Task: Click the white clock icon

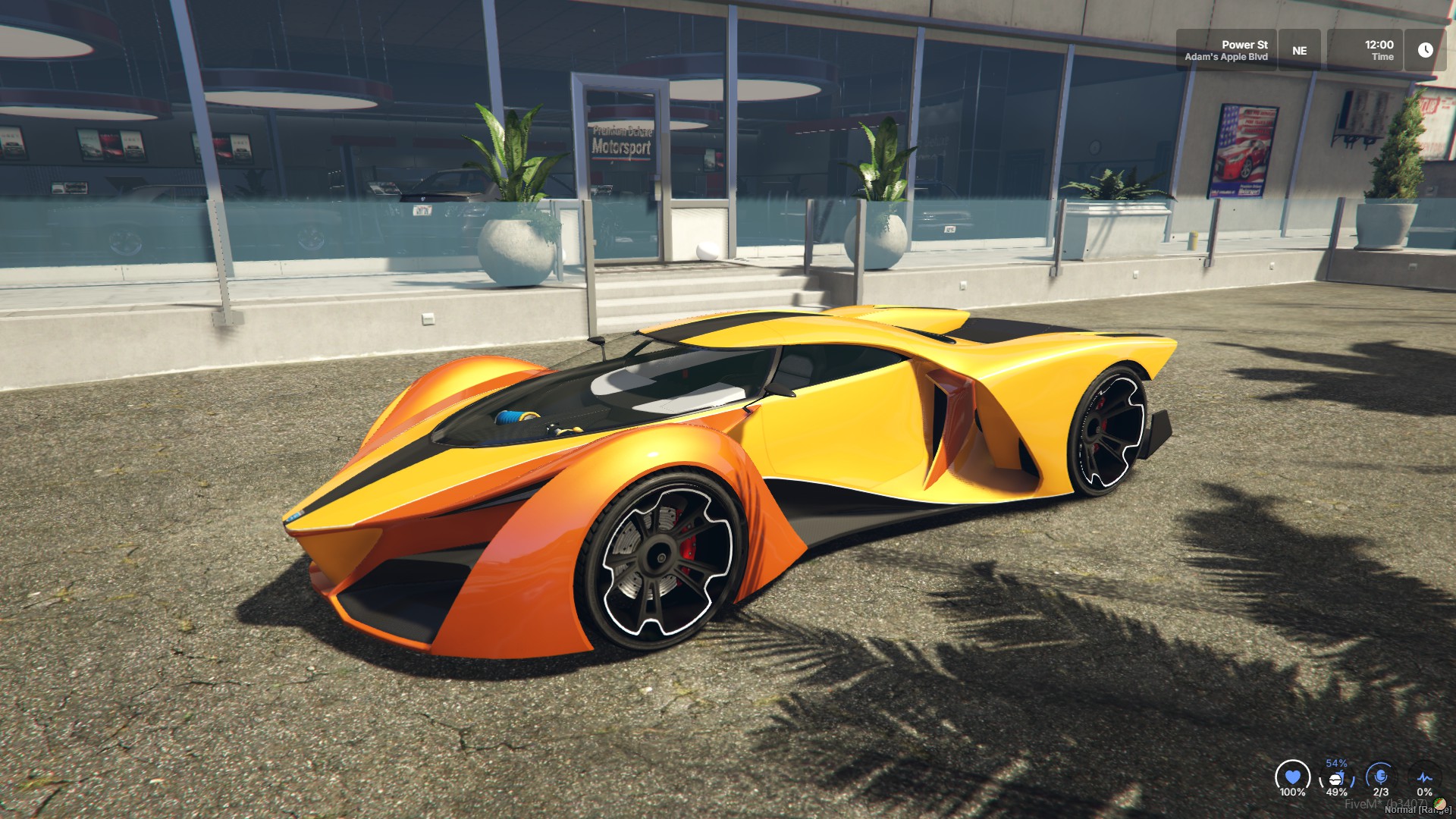Action: [x=1425, y=50]
